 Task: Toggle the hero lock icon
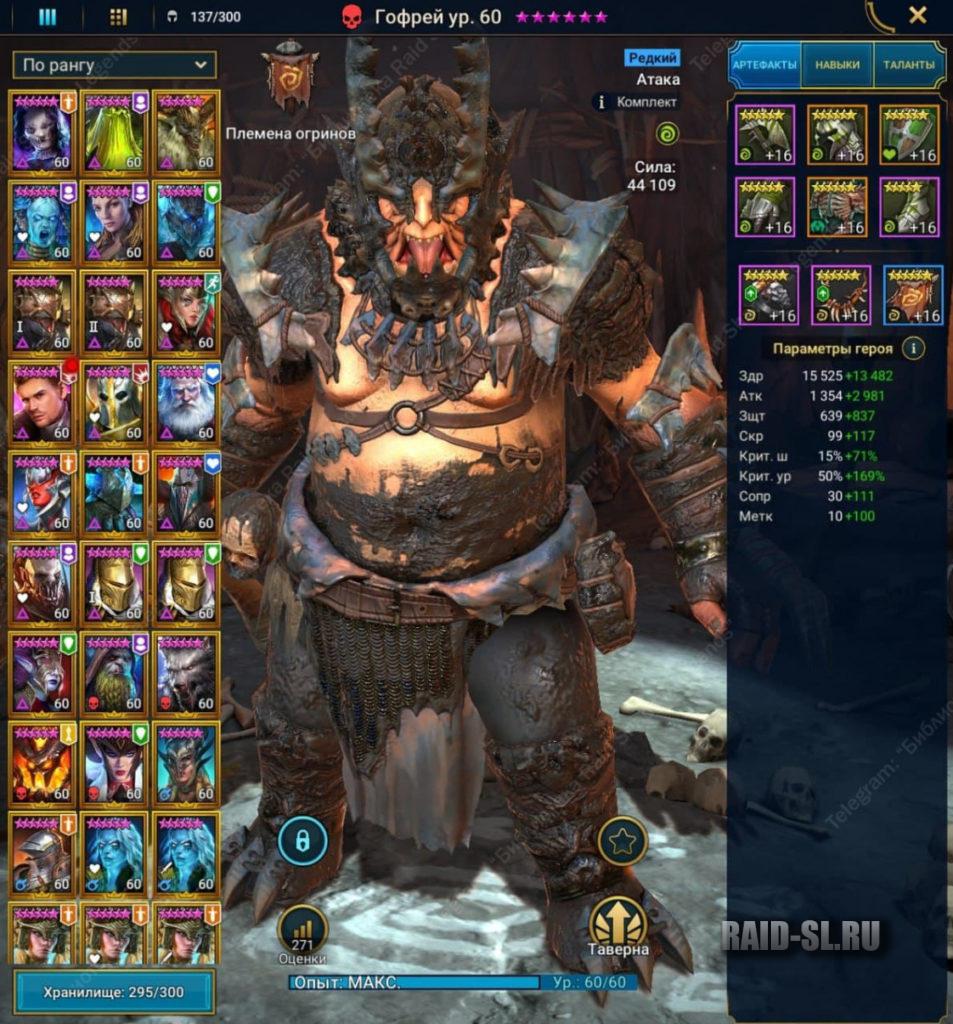pyautogui.click(x=303, y=841)
